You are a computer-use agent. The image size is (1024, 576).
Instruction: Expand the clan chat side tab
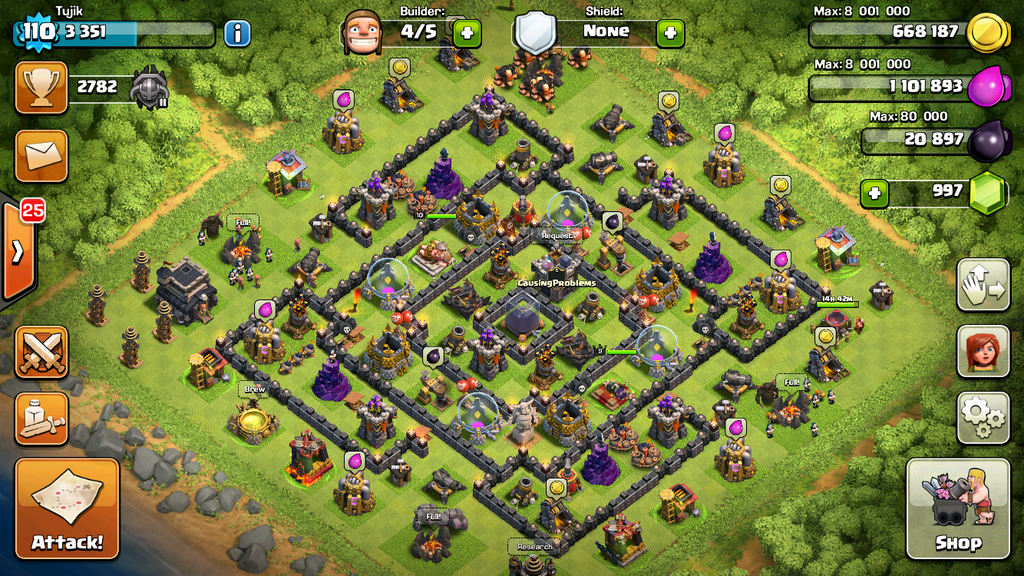(17, 250)
